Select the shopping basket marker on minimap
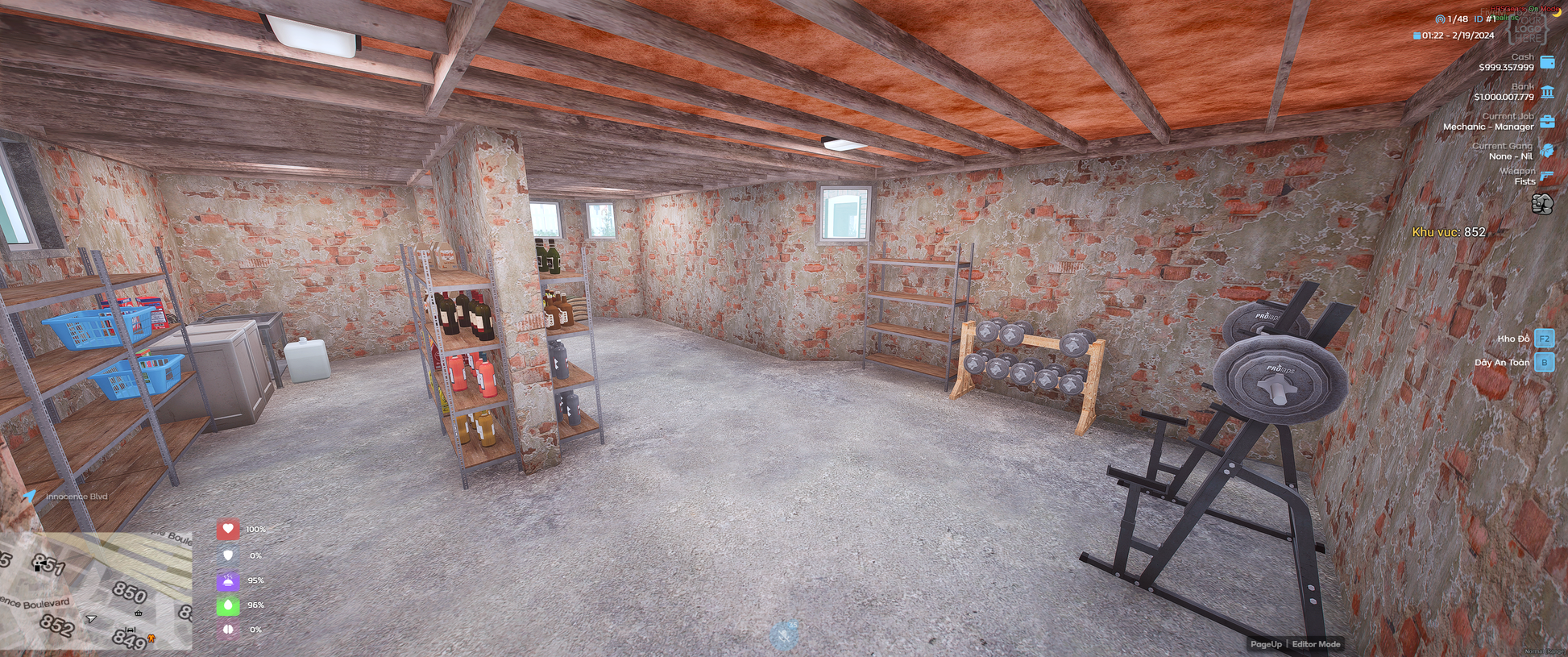 (x=139, y=613)
